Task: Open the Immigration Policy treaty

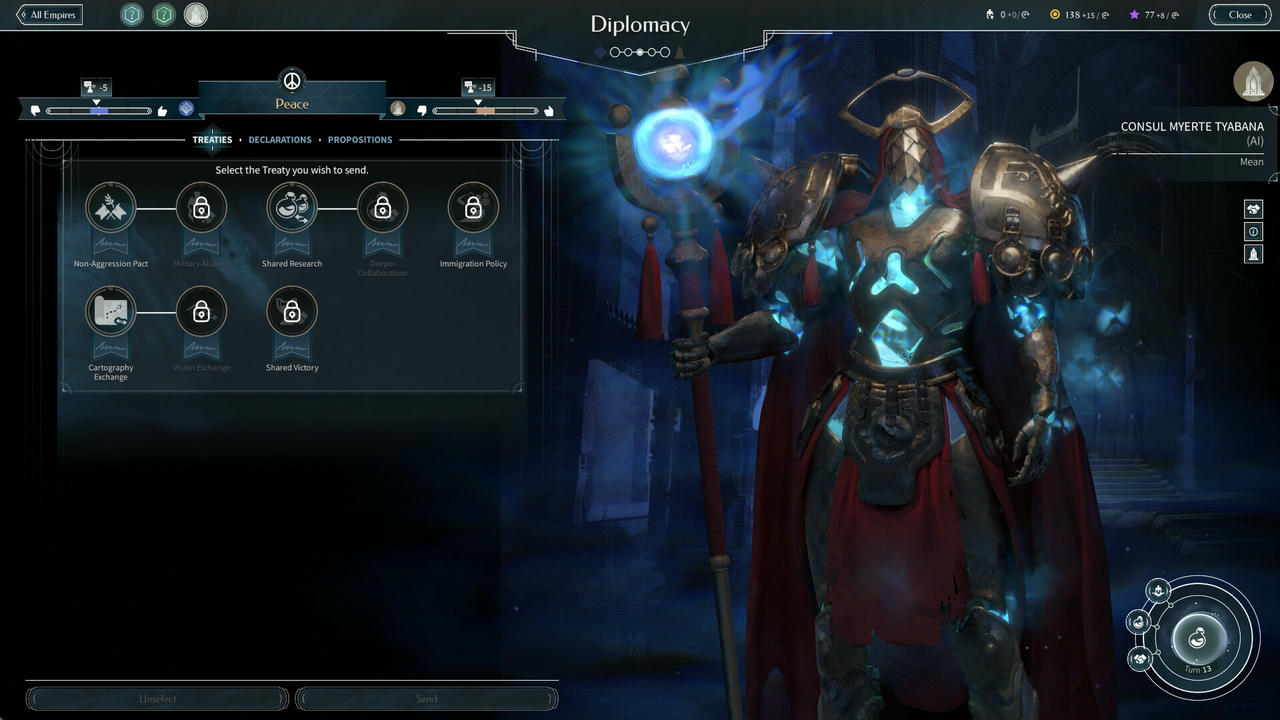Action: pos(473,207)
